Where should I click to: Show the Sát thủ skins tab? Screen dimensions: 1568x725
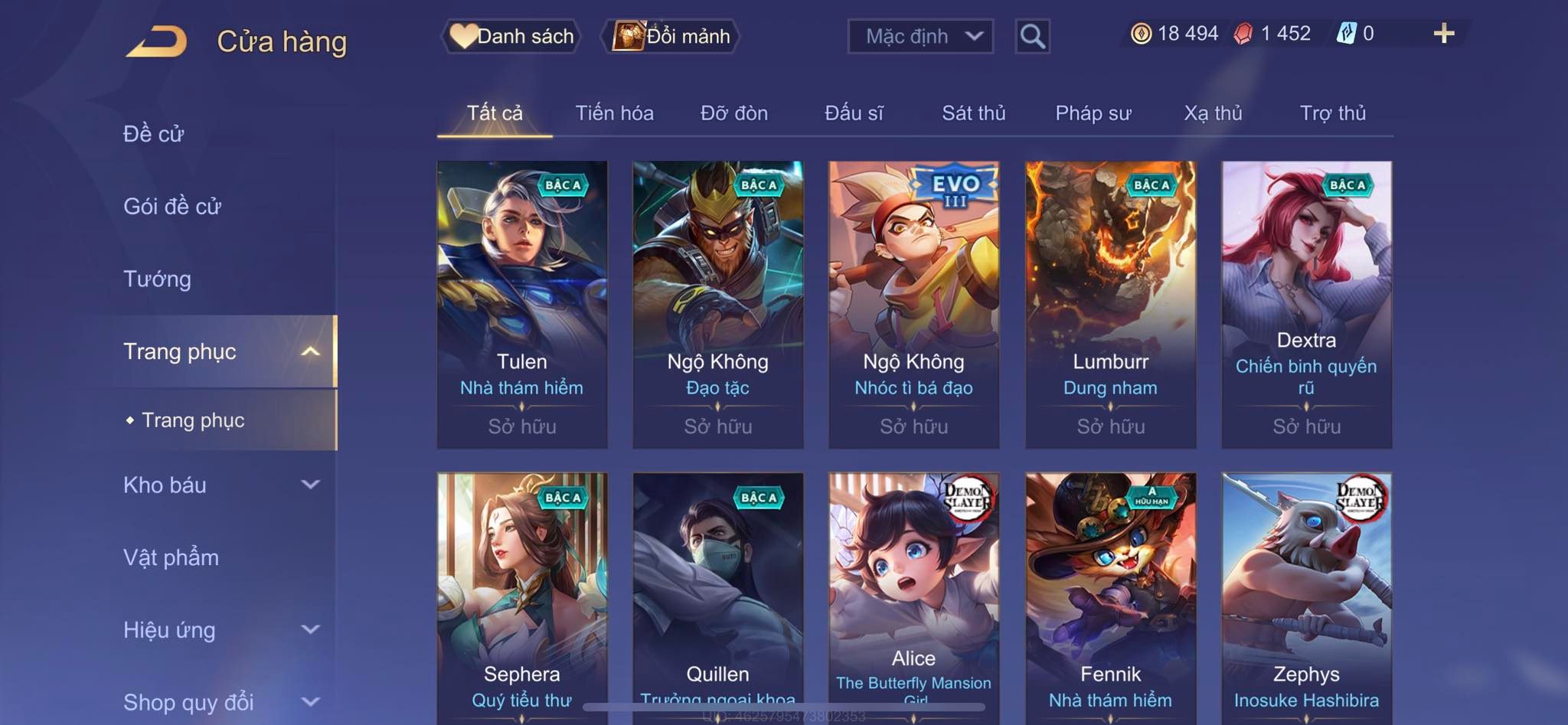pyautogui.click(x=973, y=113)
